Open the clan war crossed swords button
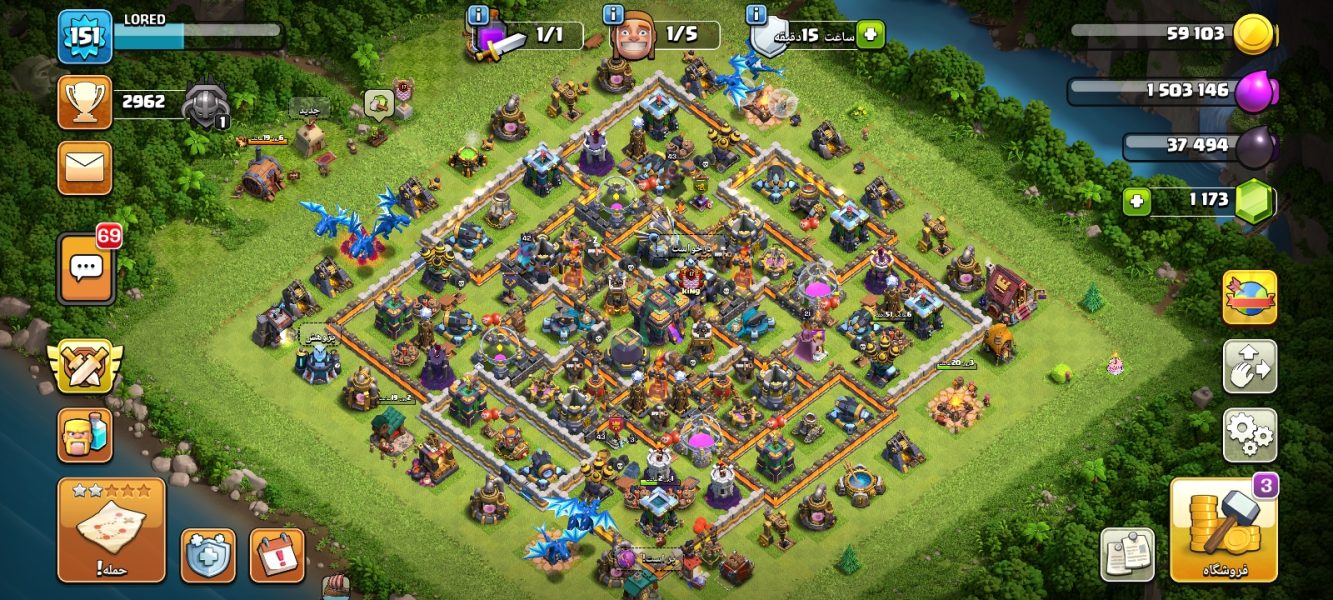Image resolution: width=1333 pixels, height=600 pixels. (x=85, y=366)
